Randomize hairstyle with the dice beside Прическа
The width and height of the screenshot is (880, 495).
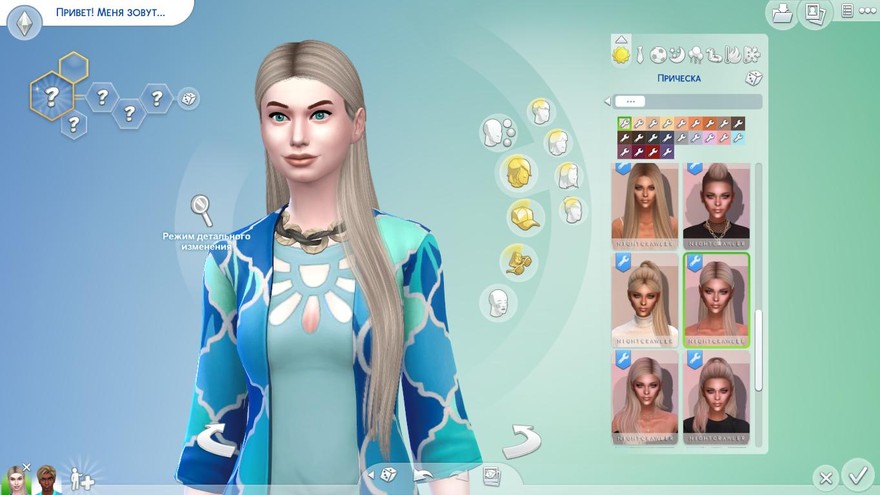click(x=754, y=79)
